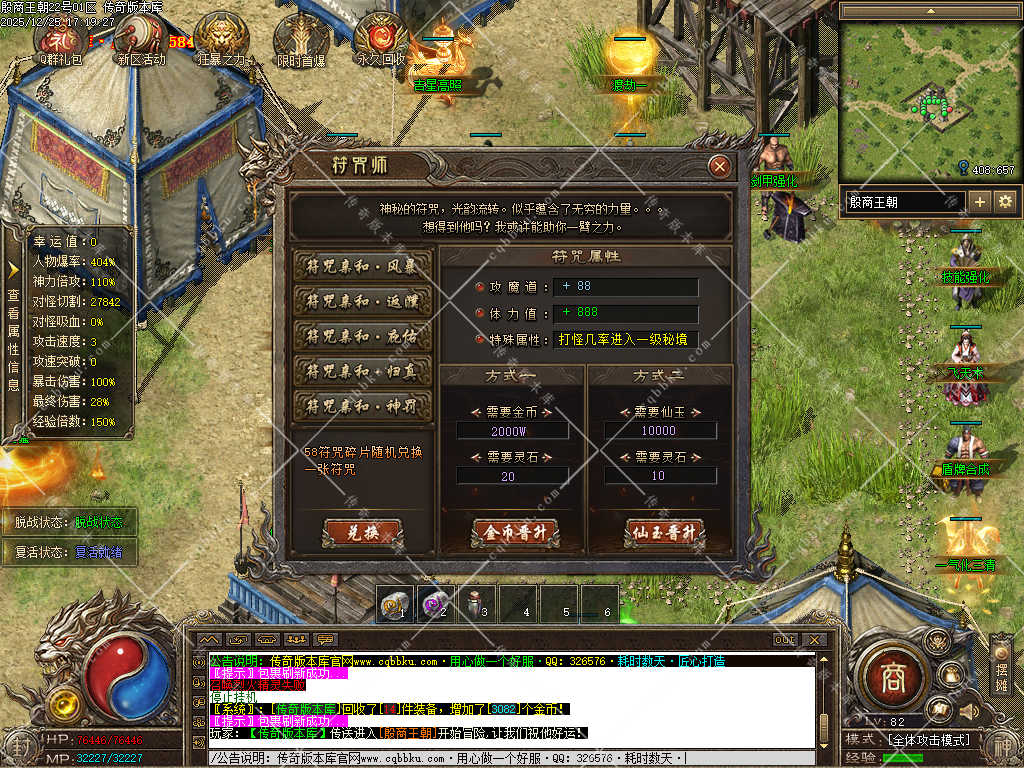Open the 新区活动 drum icon
Viewport: 1024px width, 768px height.
pyautogui.click(x=140, y=38)
